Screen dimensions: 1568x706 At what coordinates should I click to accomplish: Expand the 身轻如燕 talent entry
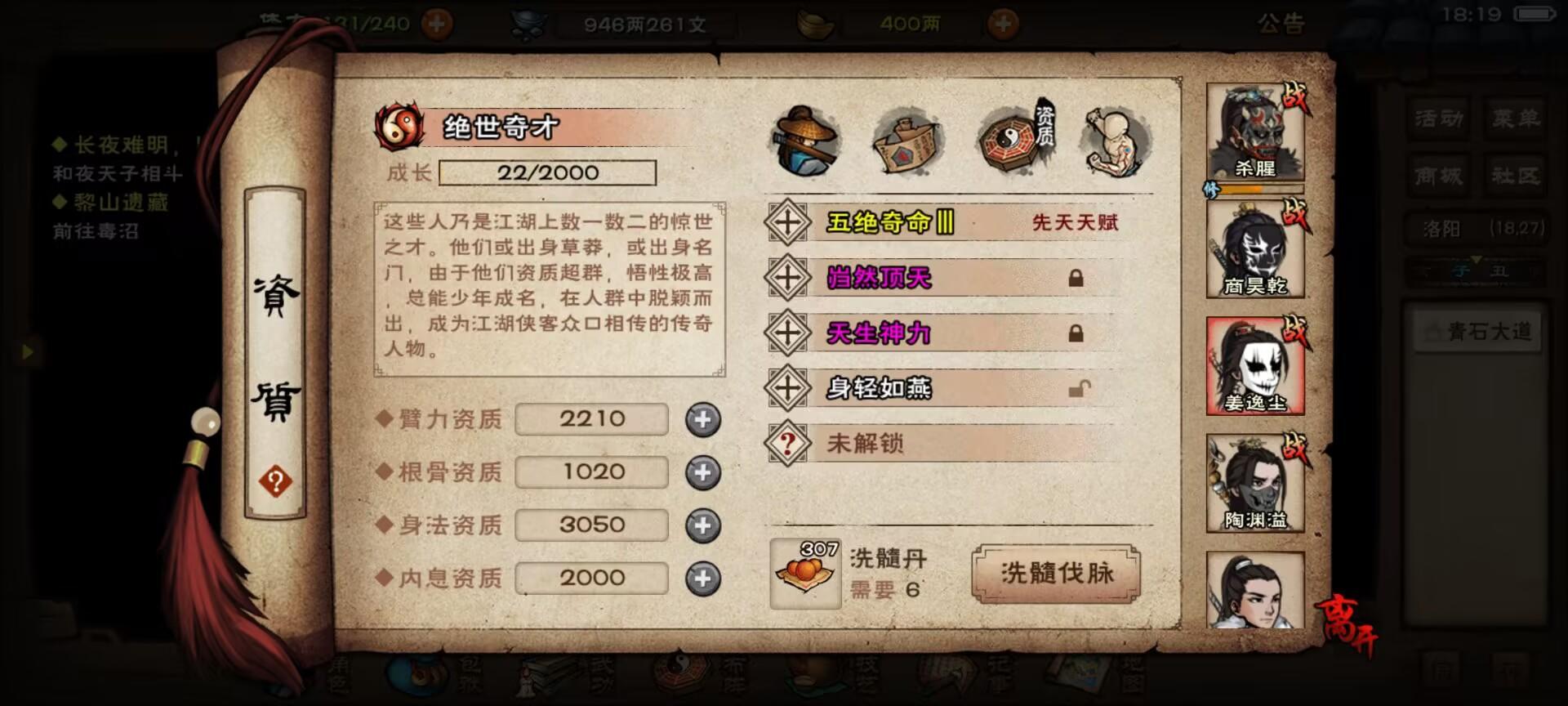click(x=786, y=387)
